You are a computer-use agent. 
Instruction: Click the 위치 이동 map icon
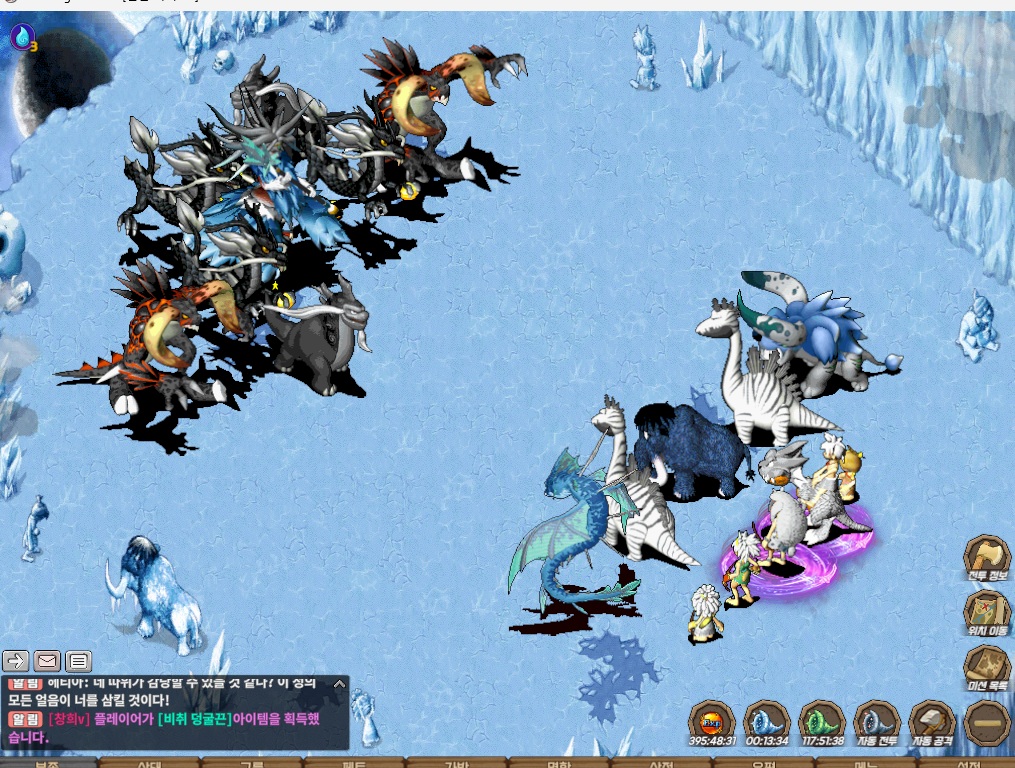(986, 610)
